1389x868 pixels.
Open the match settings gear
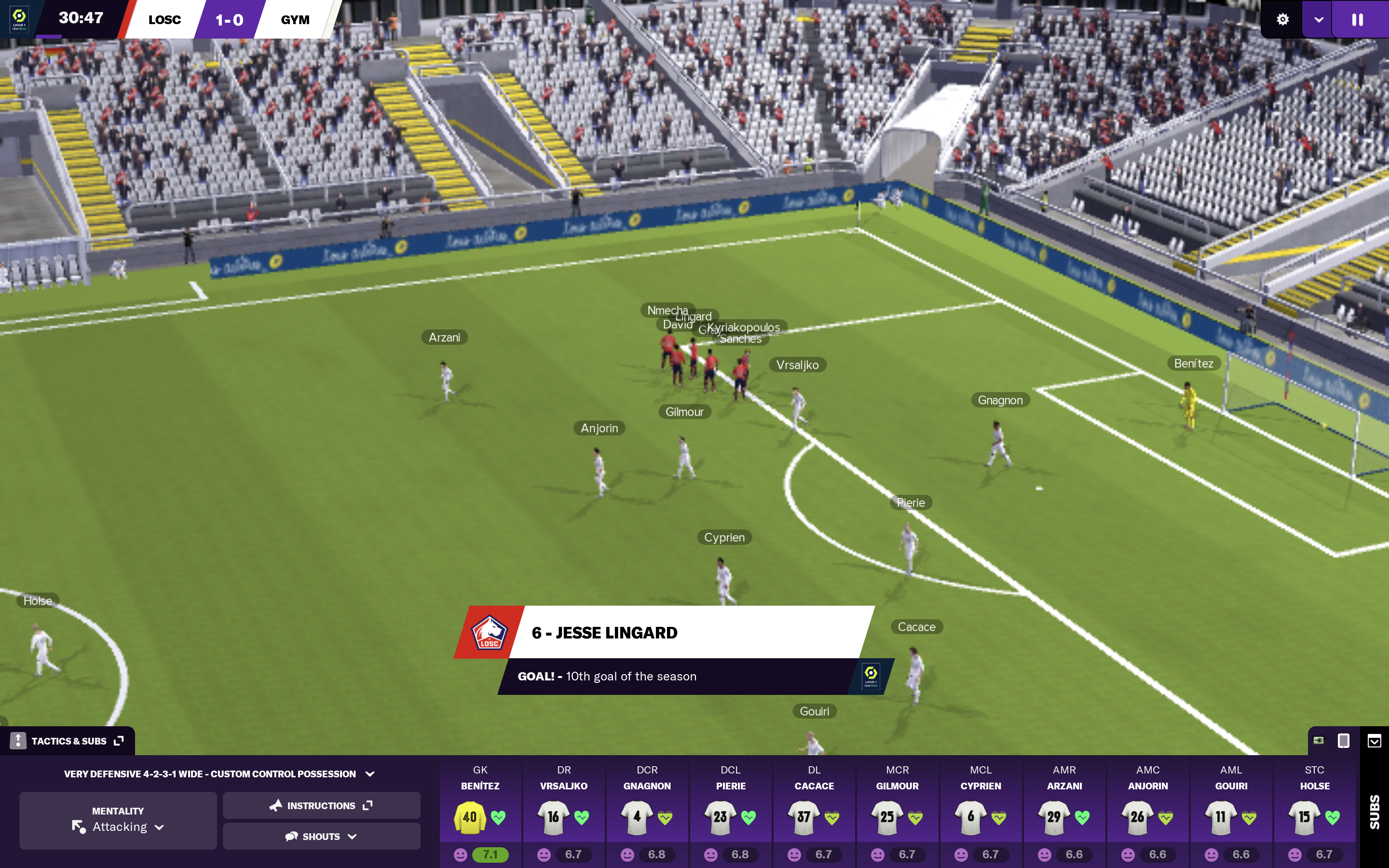point(1282,19)
